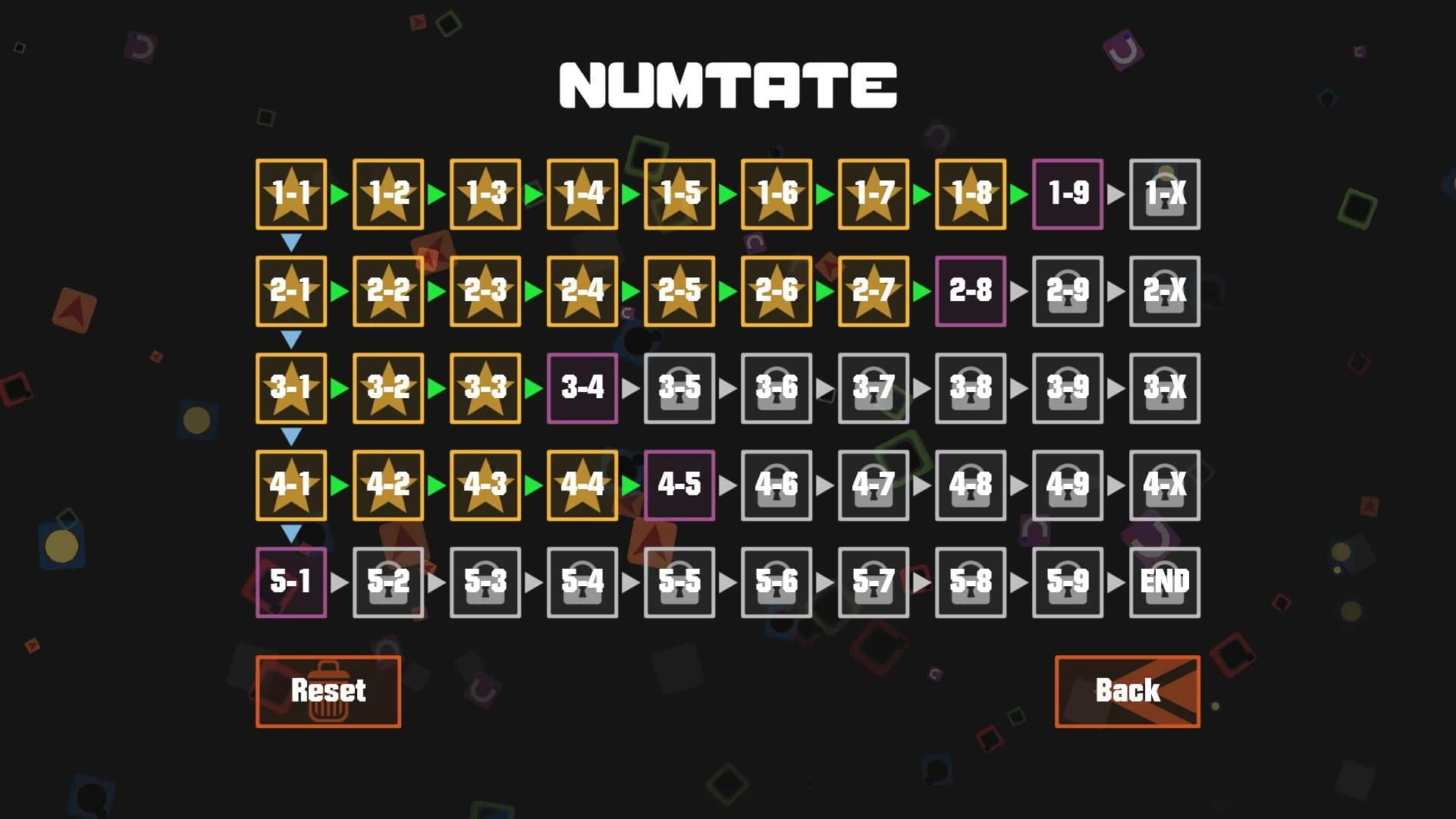Screen dimensions: 1456x819
Task: Click Back to leave level select
Action: (1127, 691)
